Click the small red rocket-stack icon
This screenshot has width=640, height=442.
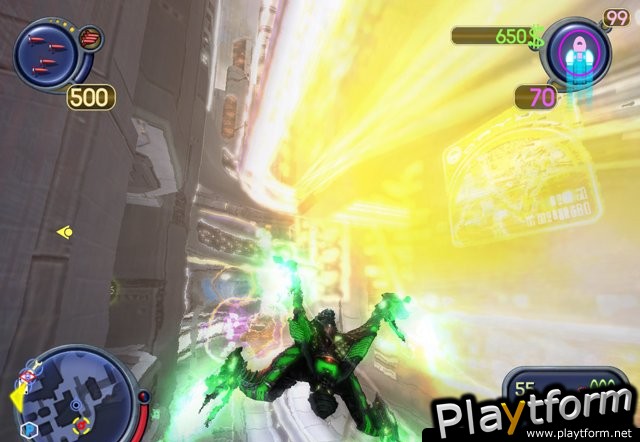(x=91, y=39)
